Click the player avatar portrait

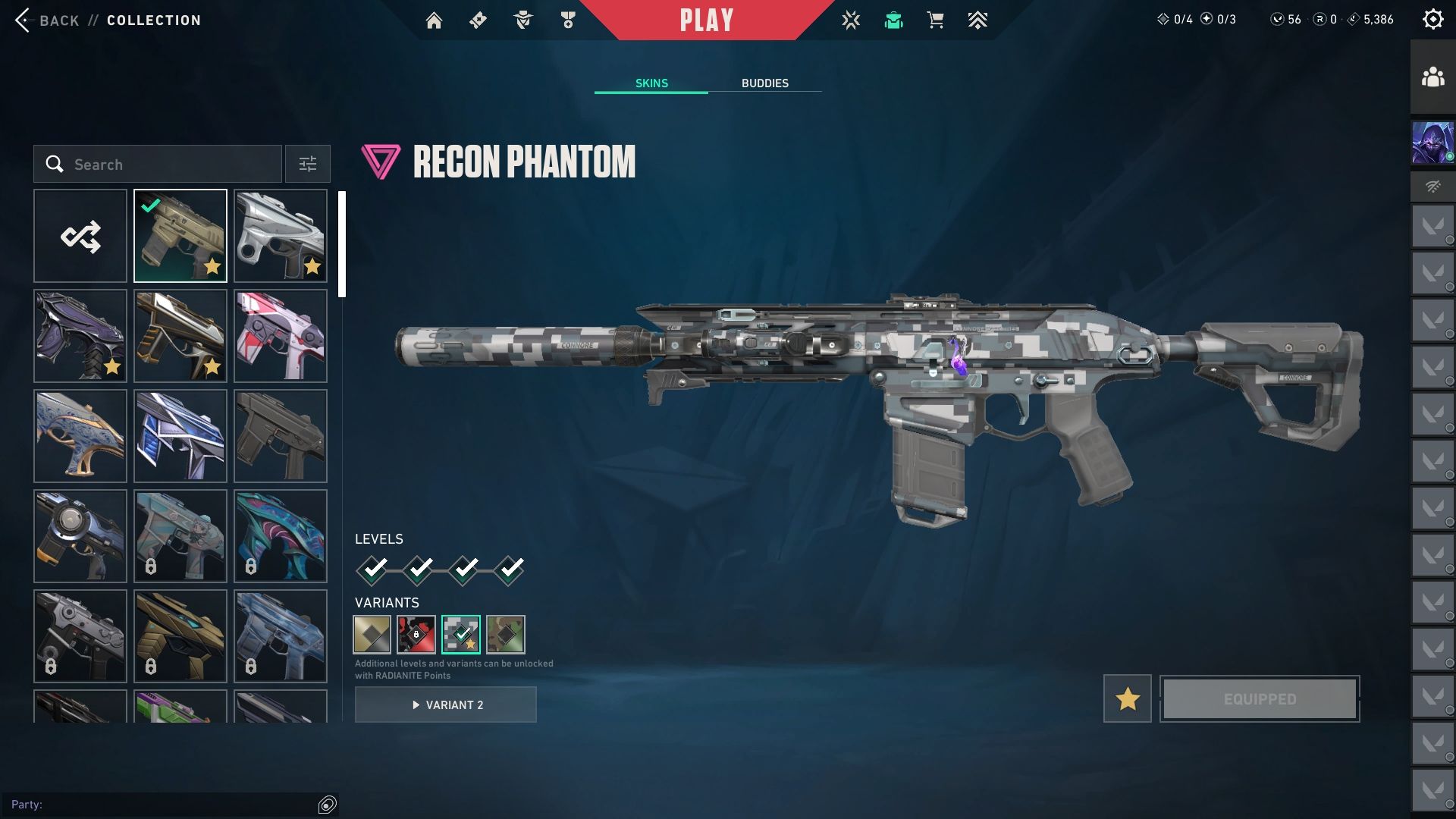click(x=1432, y=143)
